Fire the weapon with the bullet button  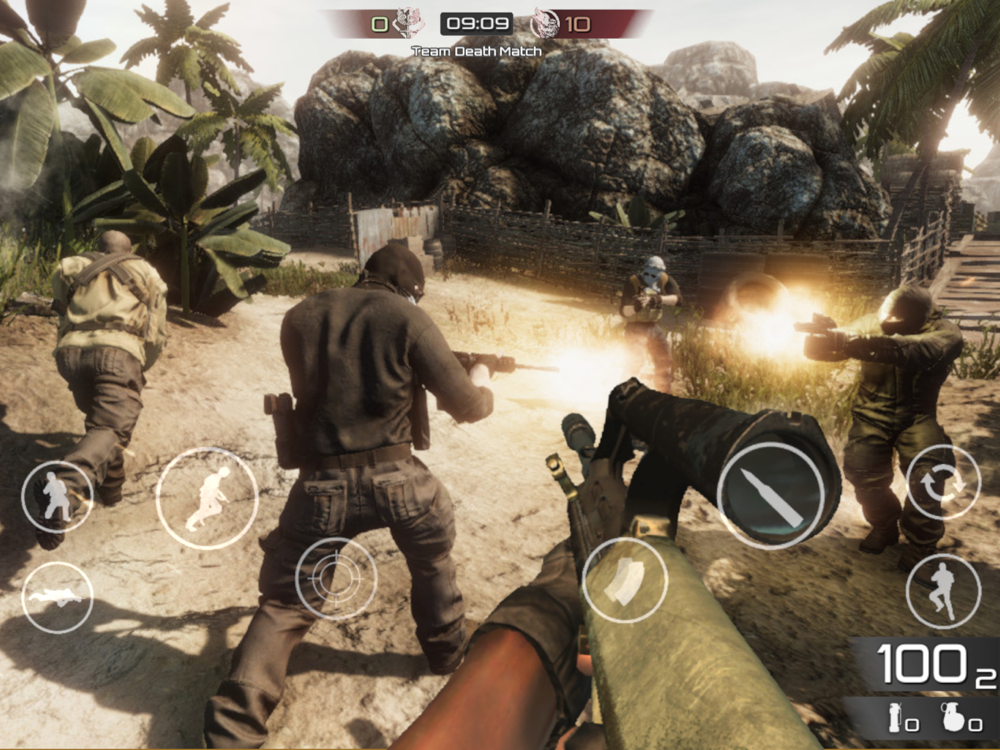point(770,495)
